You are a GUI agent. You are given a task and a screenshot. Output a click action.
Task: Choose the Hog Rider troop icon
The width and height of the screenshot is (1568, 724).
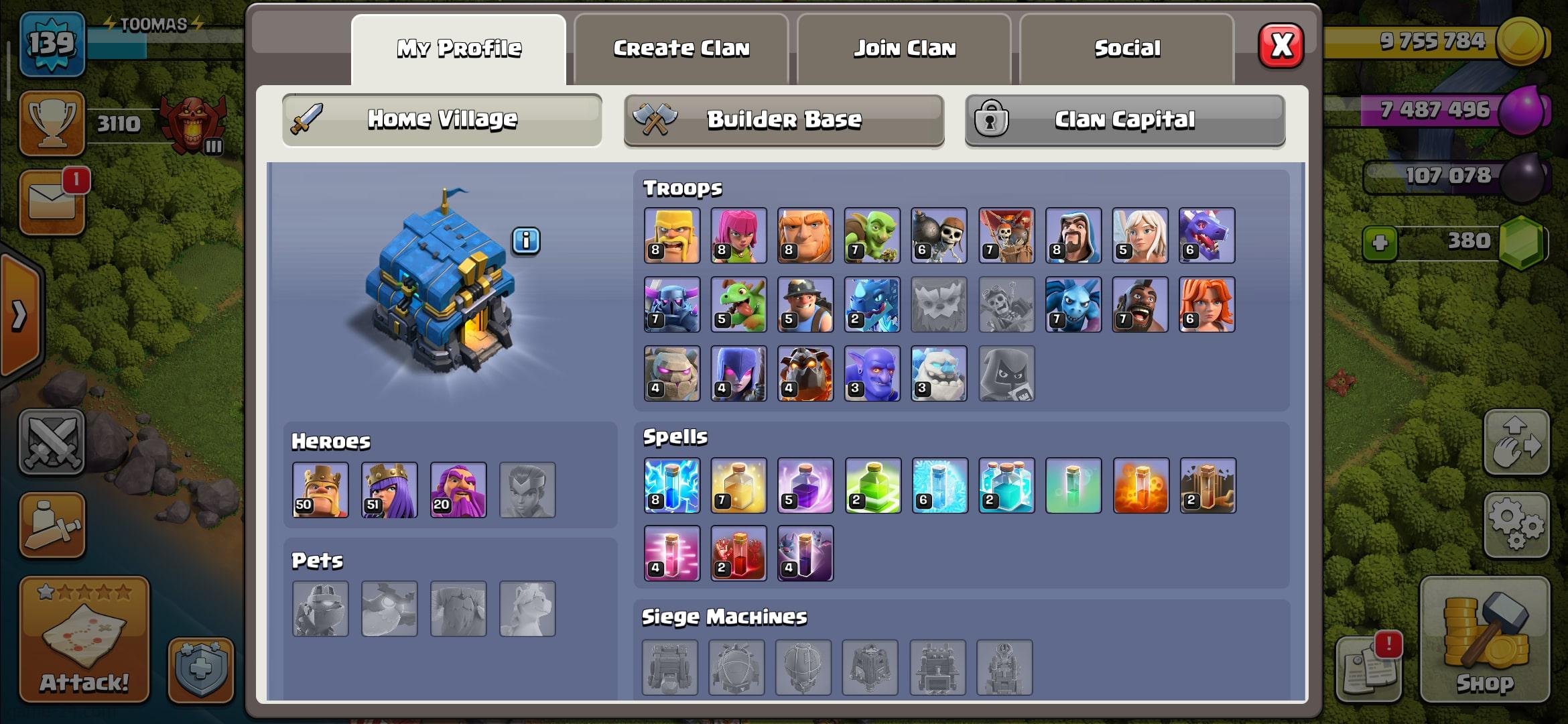1140,304
